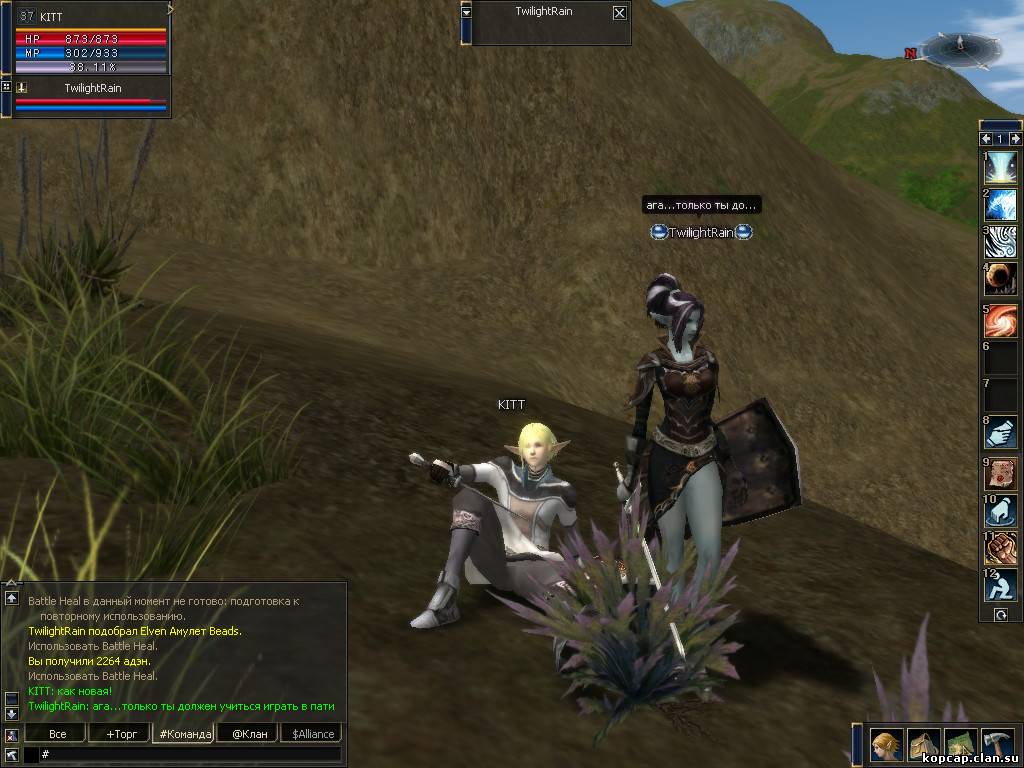Image resolution: width=1024 pixels, height=768 pixels.
Task: Go to next shortcut bar page
Action: 1016,139
